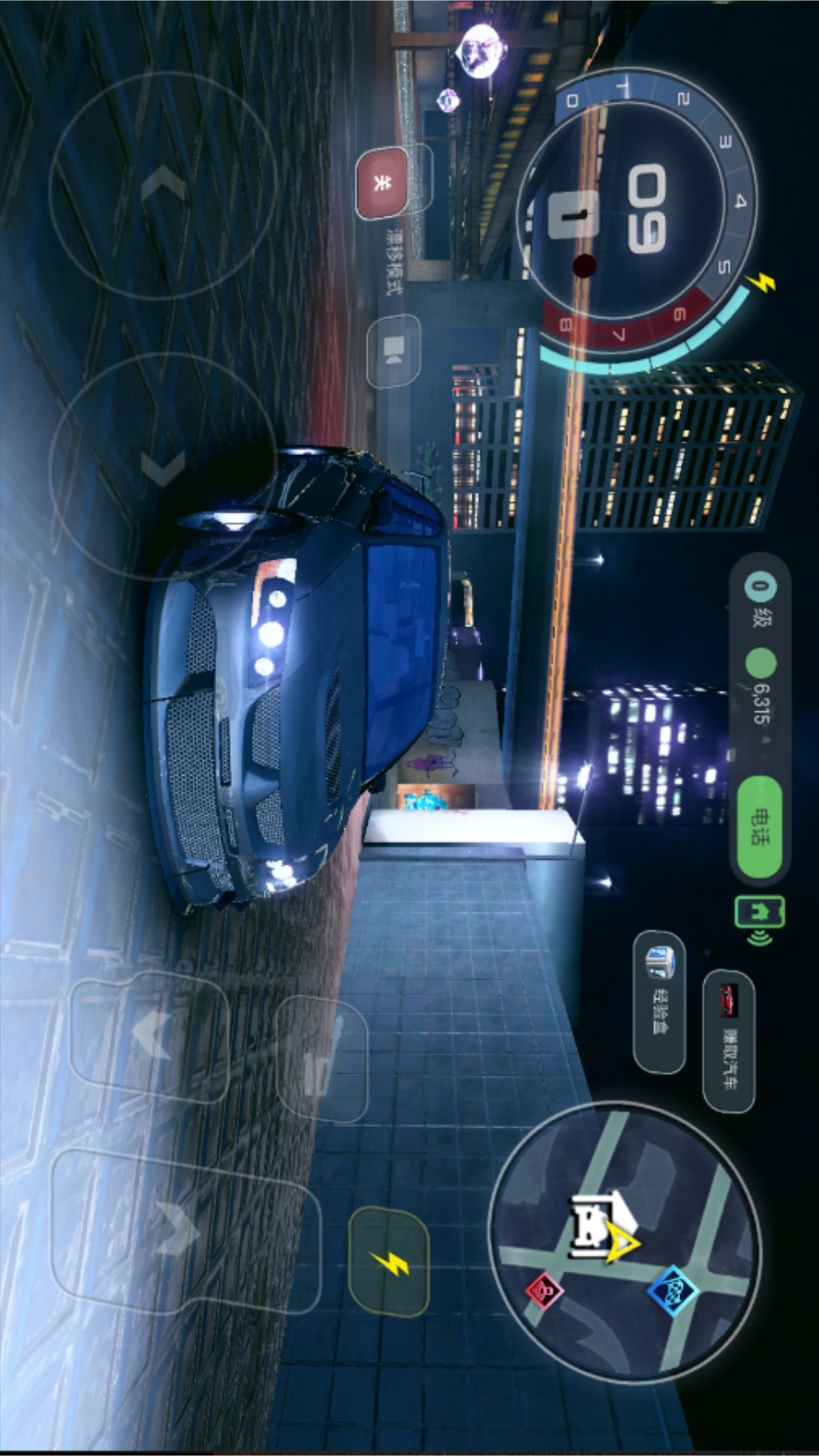Image resolution: width=819 pixels, height=1456 pixels.
Task: Open the 赚取汽车 earn cars offer
Action: click(x=729, y=1040)
